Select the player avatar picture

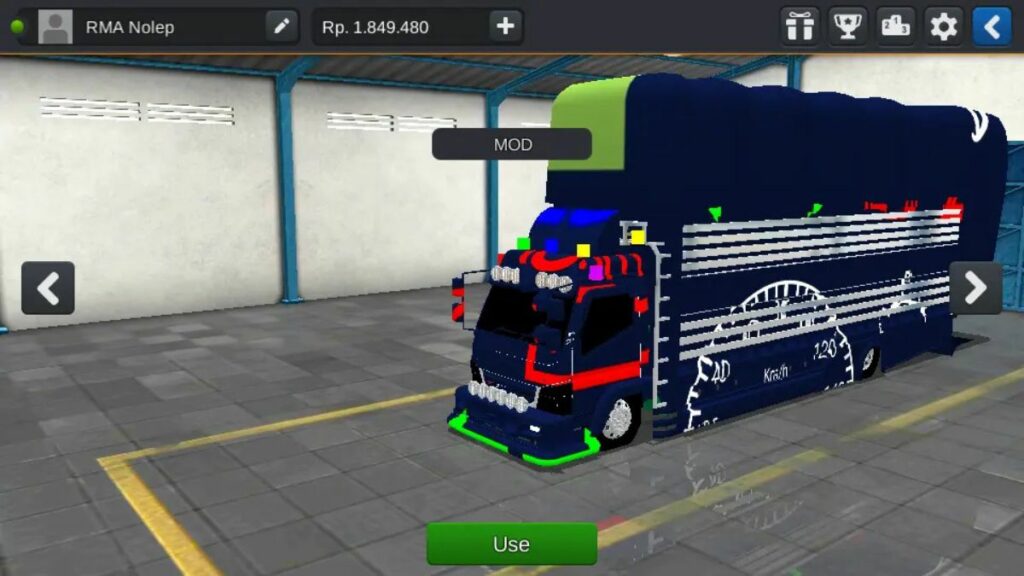point(55,27)
